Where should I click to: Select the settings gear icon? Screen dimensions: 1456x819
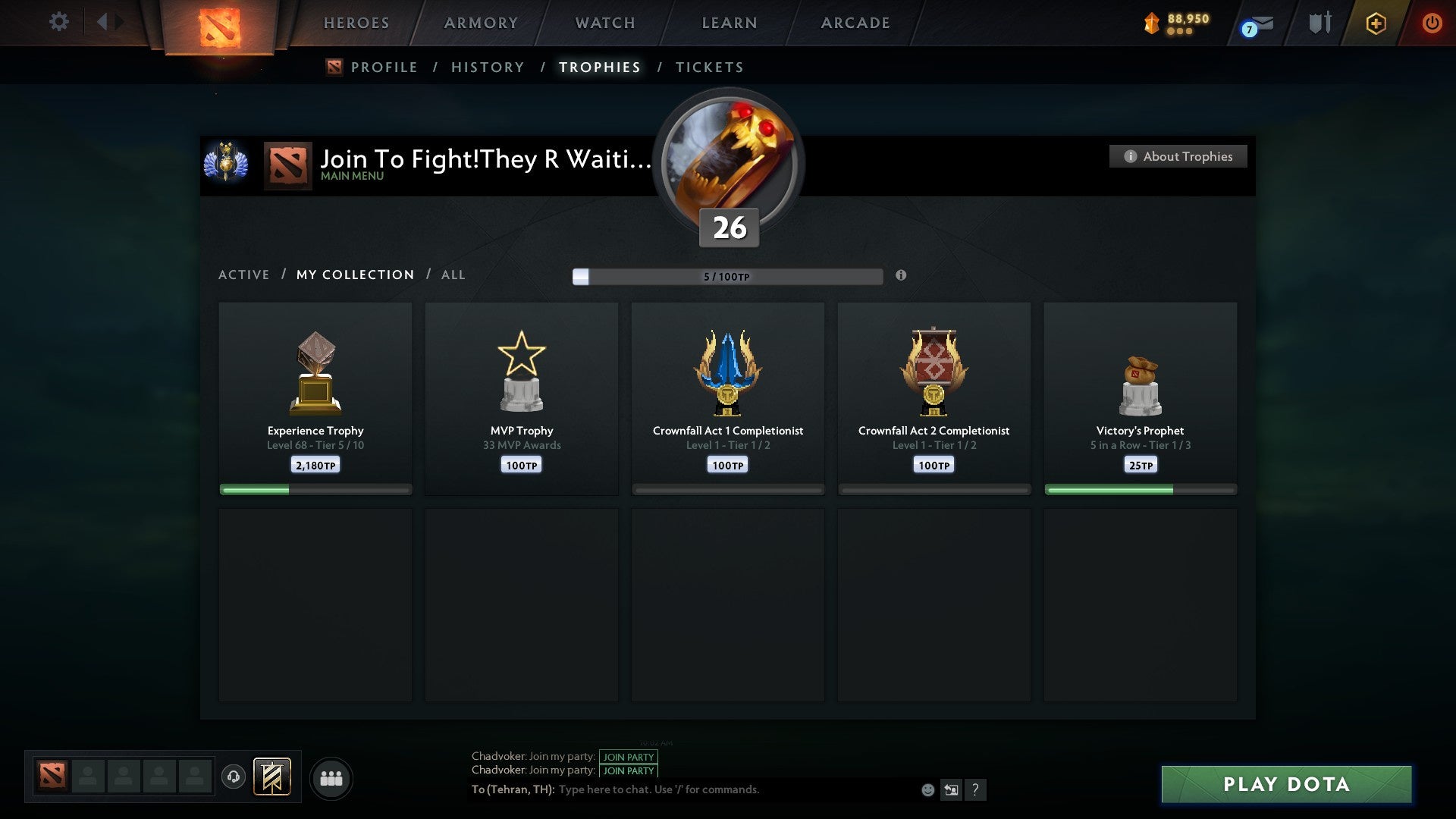point(59,21)
